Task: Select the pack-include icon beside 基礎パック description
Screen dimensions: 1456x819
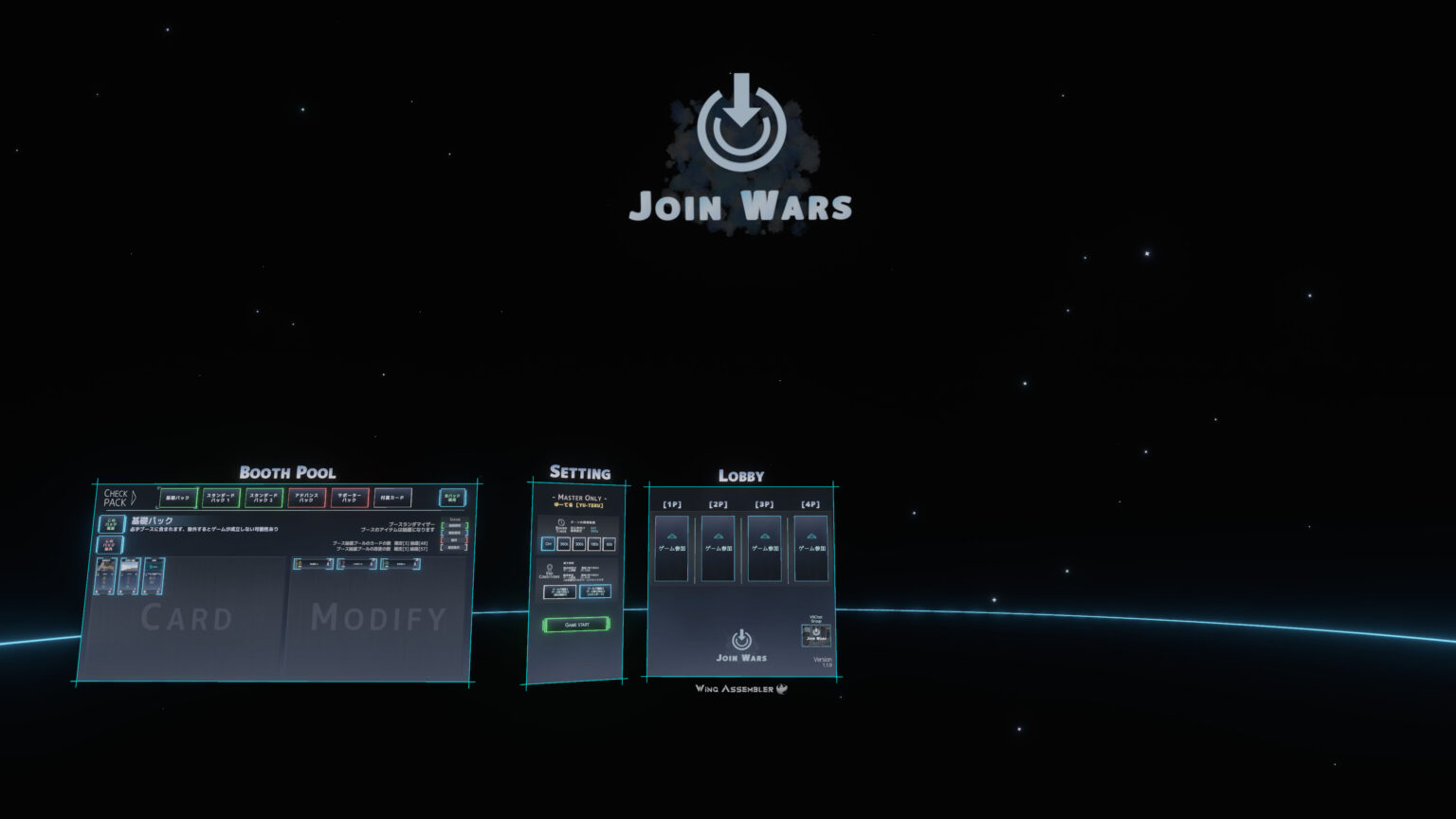Action: click(110, 524)
